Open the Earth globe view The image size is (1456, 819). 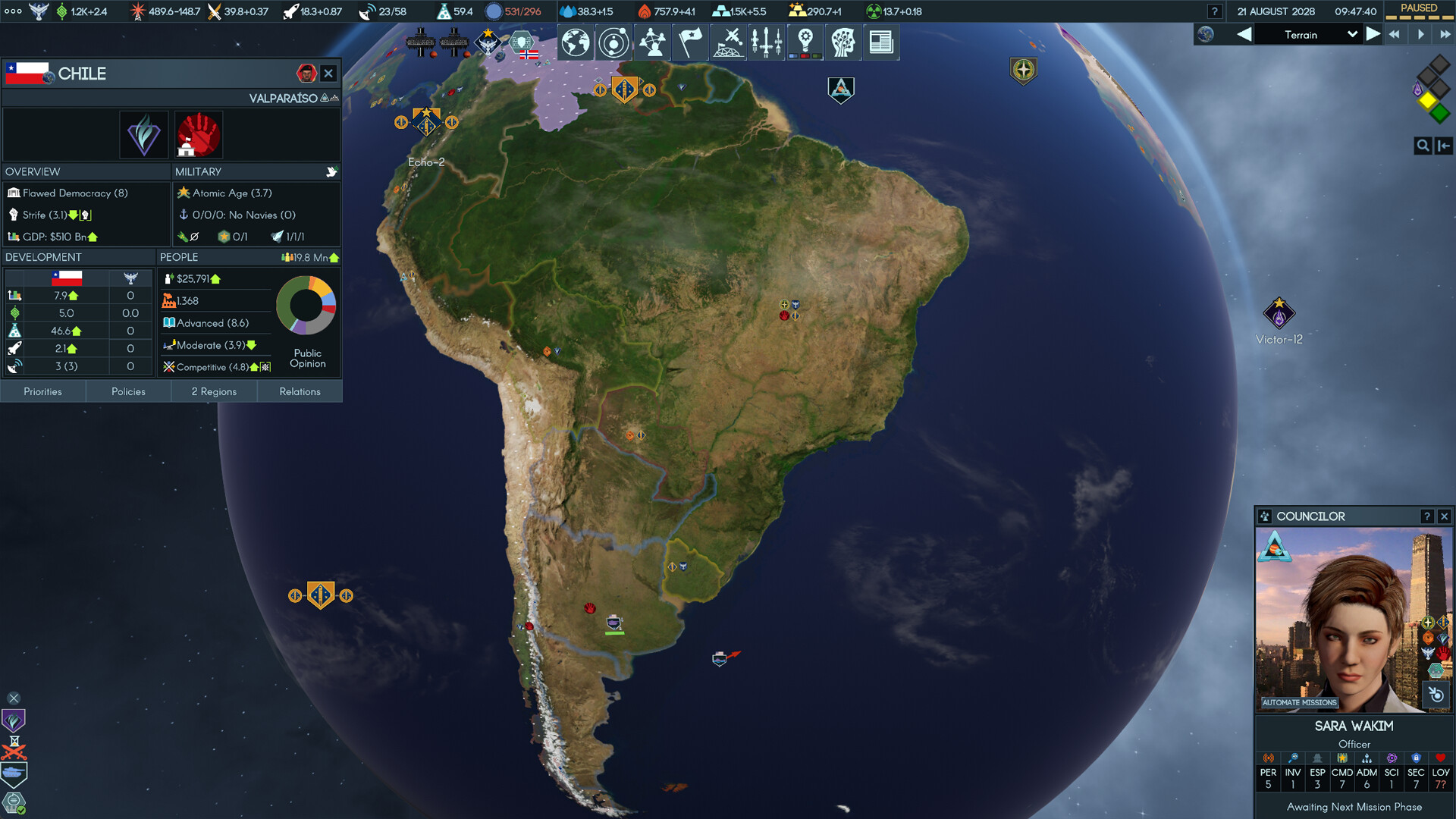(575, 42)
